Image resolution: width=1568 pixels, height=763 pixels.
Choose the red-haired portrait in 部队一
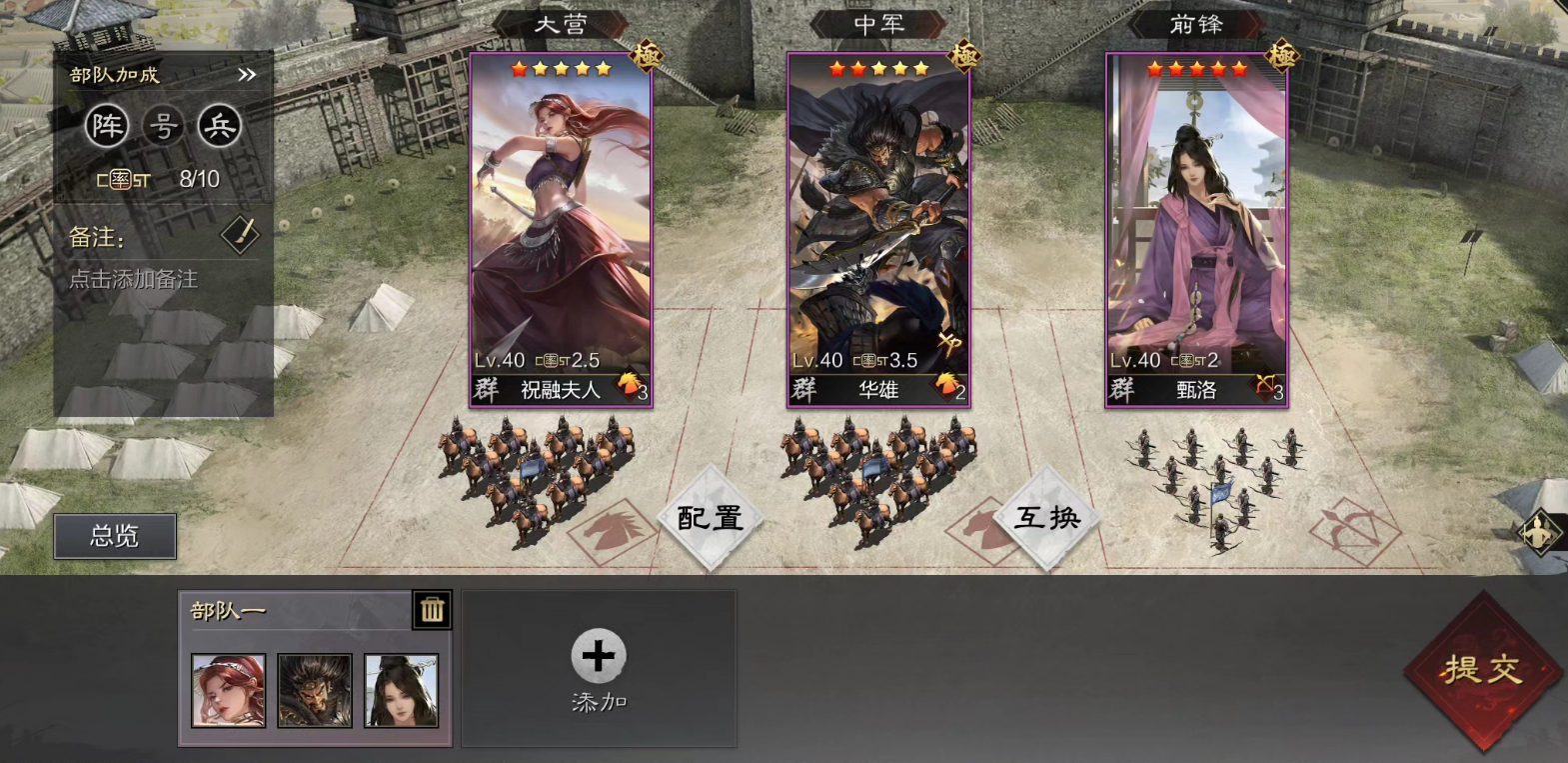click(x=229, y=690)
